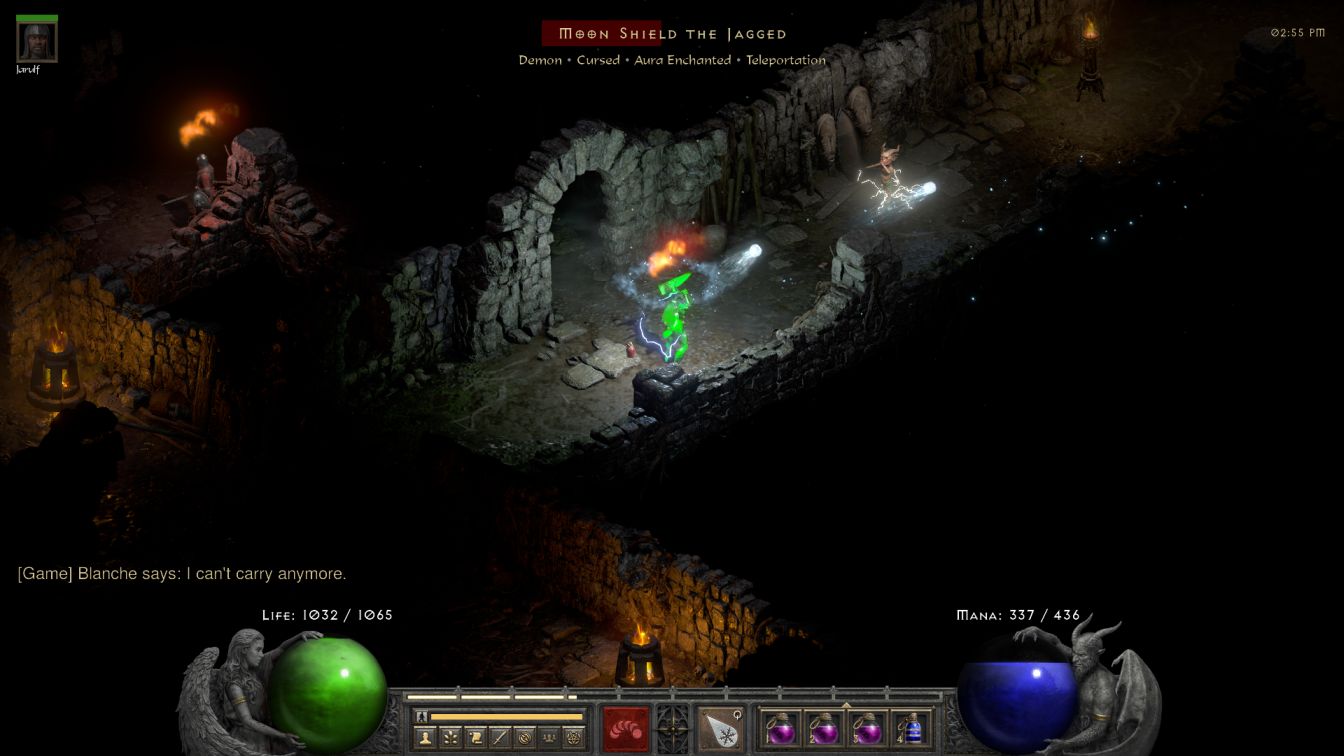The height and width of the screenshot is (756, 1344).
Task: Click the compass icon in mini panel
Action: (x=524, y=738)
